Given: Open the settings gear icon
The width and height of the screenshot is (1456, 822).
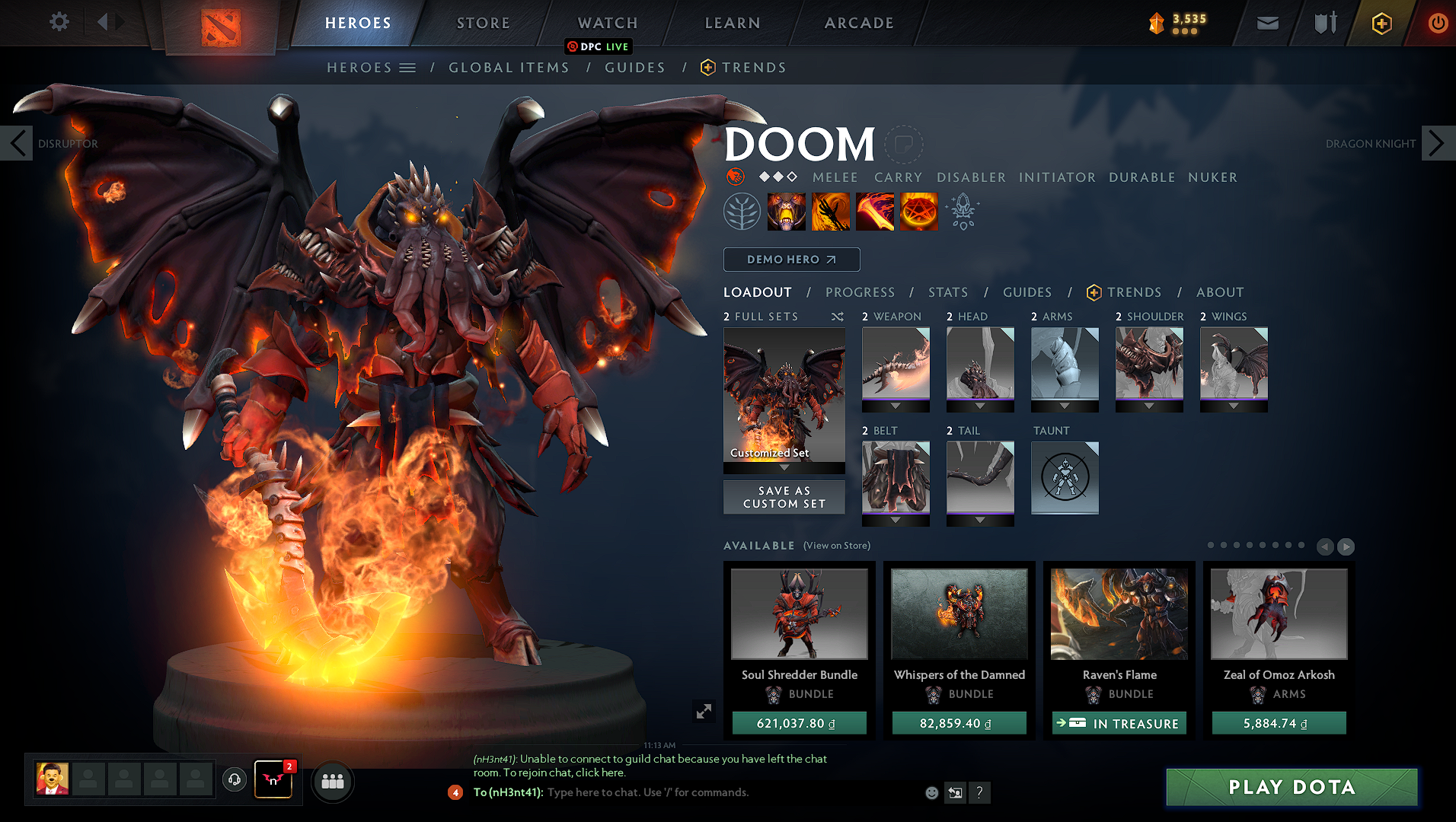Looking at the screenshot, I should (x=59, y=21).
